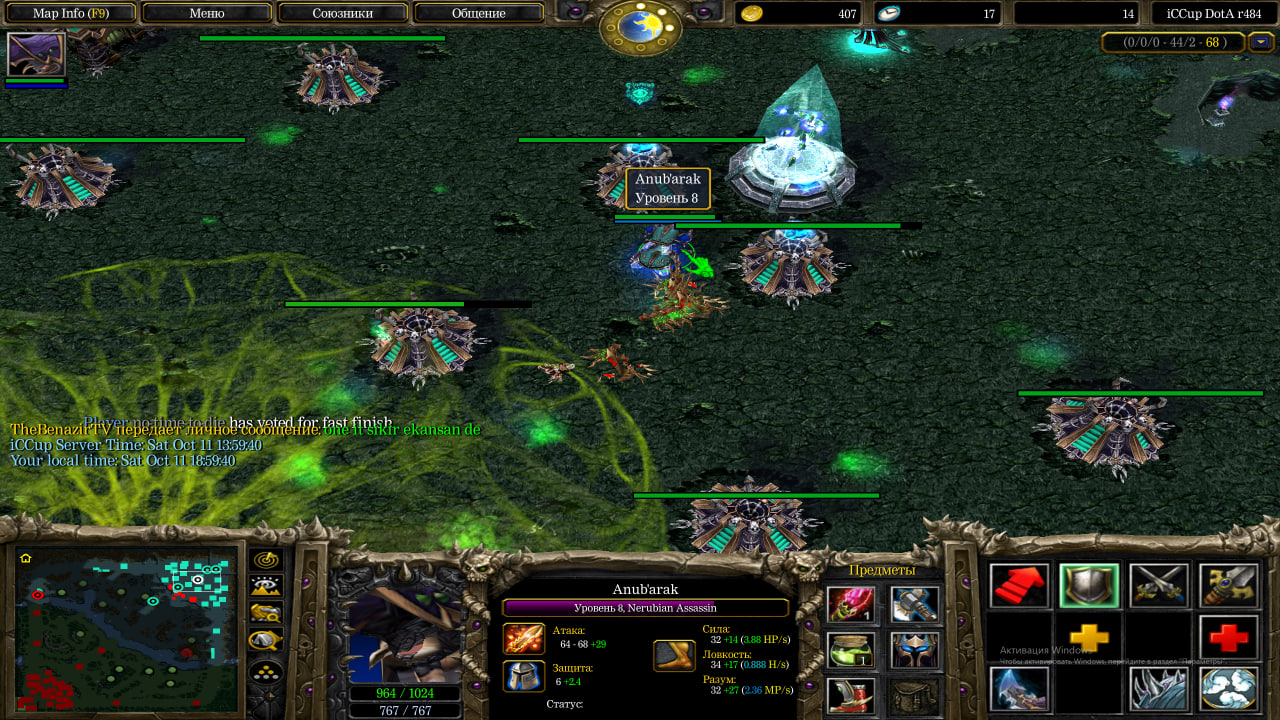Select the hero icon in the top-left corner
The image size is (1280, 720).
36,55
